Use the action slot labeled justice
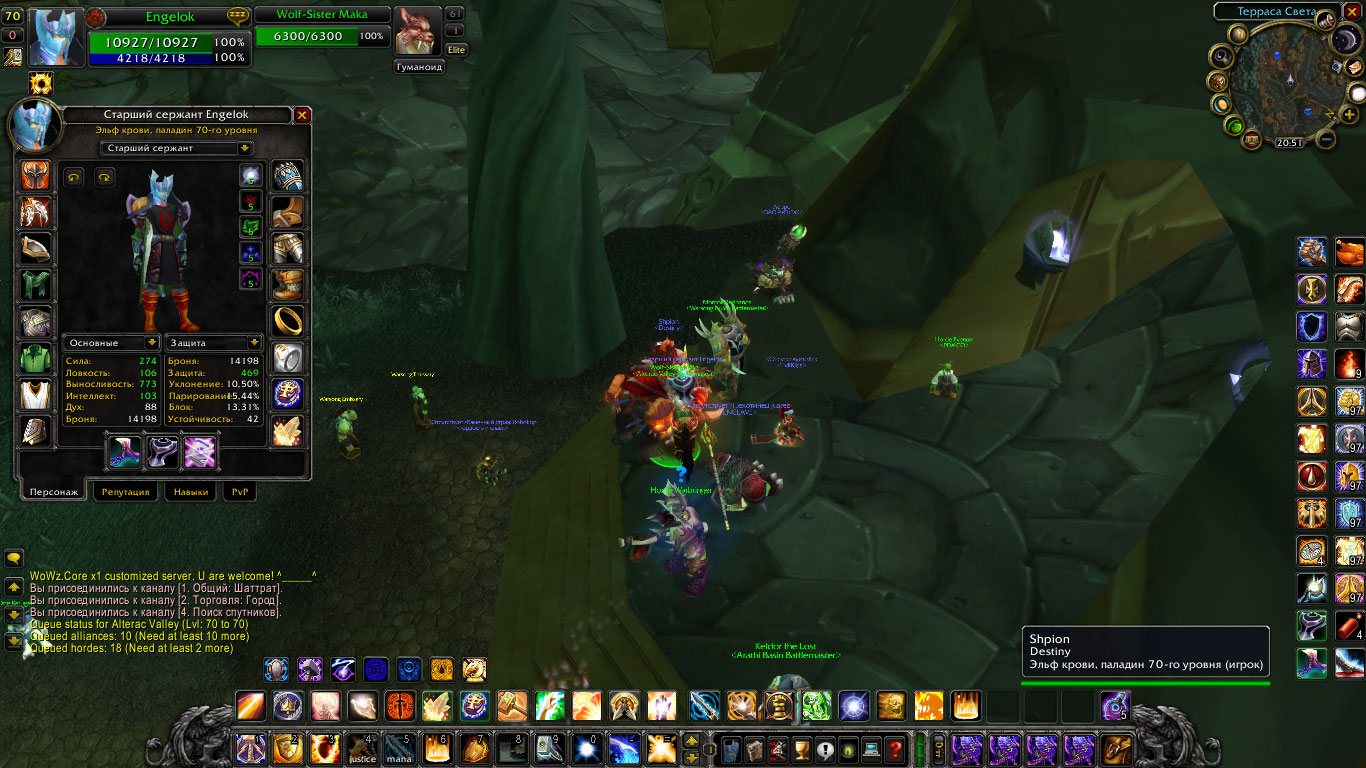The height and width of the screenshot is (768, 1366). click(362, 749)
